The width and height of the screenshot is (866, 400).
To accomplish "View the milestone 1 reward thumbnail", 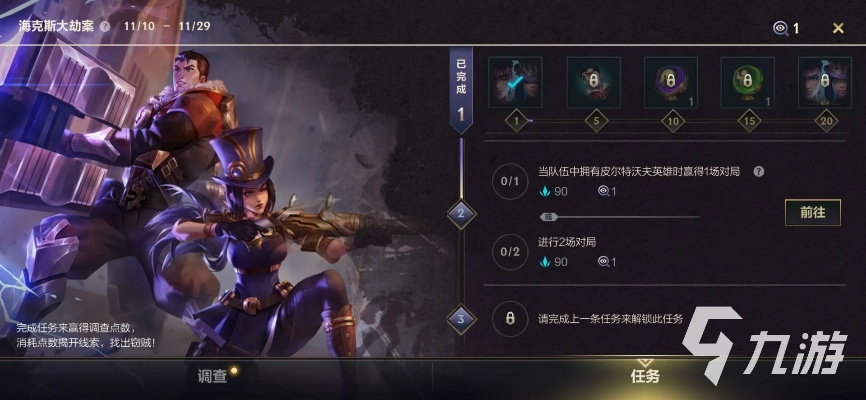I will pos(516,82).
